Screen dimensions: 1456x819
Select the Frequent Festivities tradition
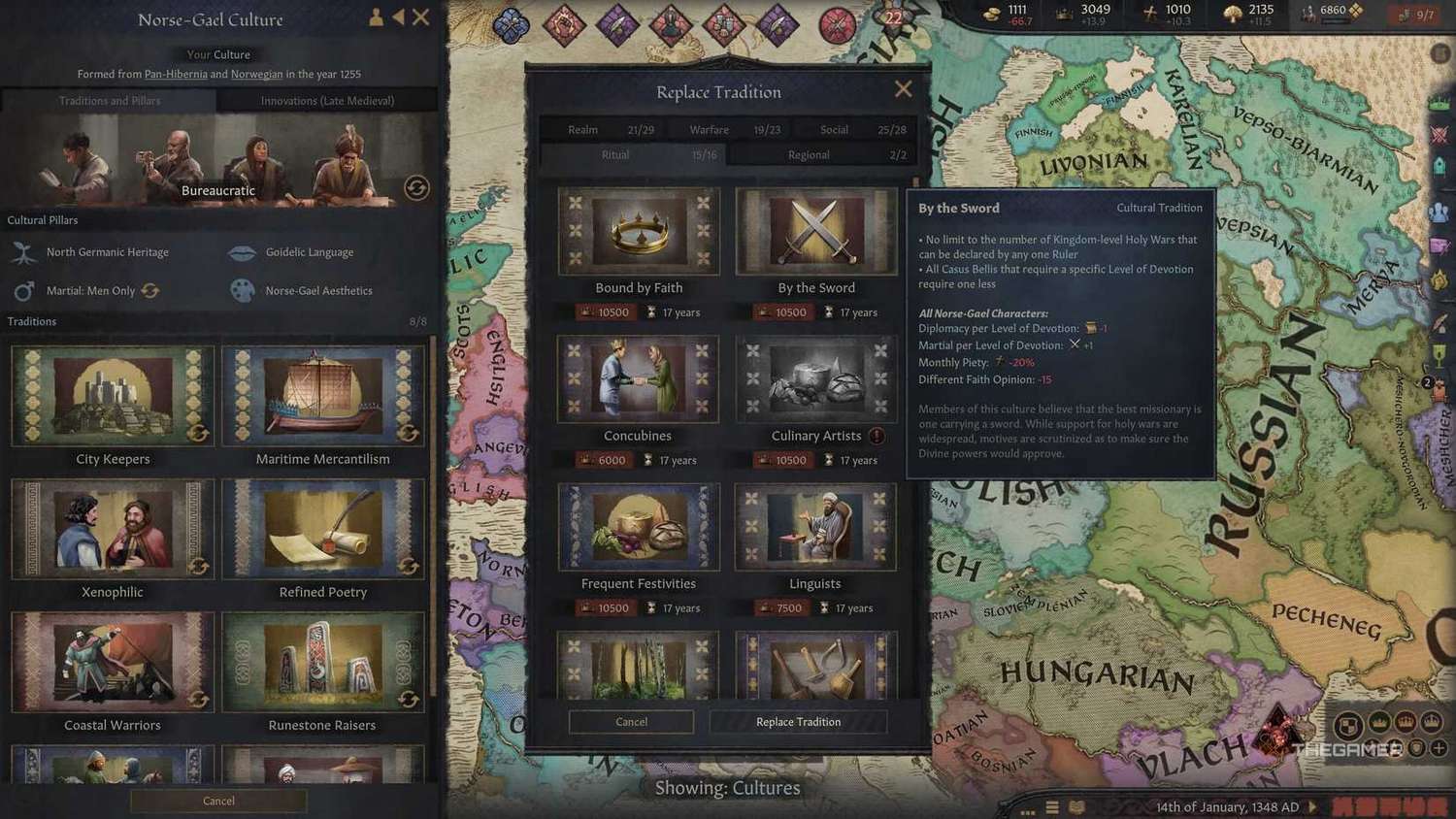639,527
